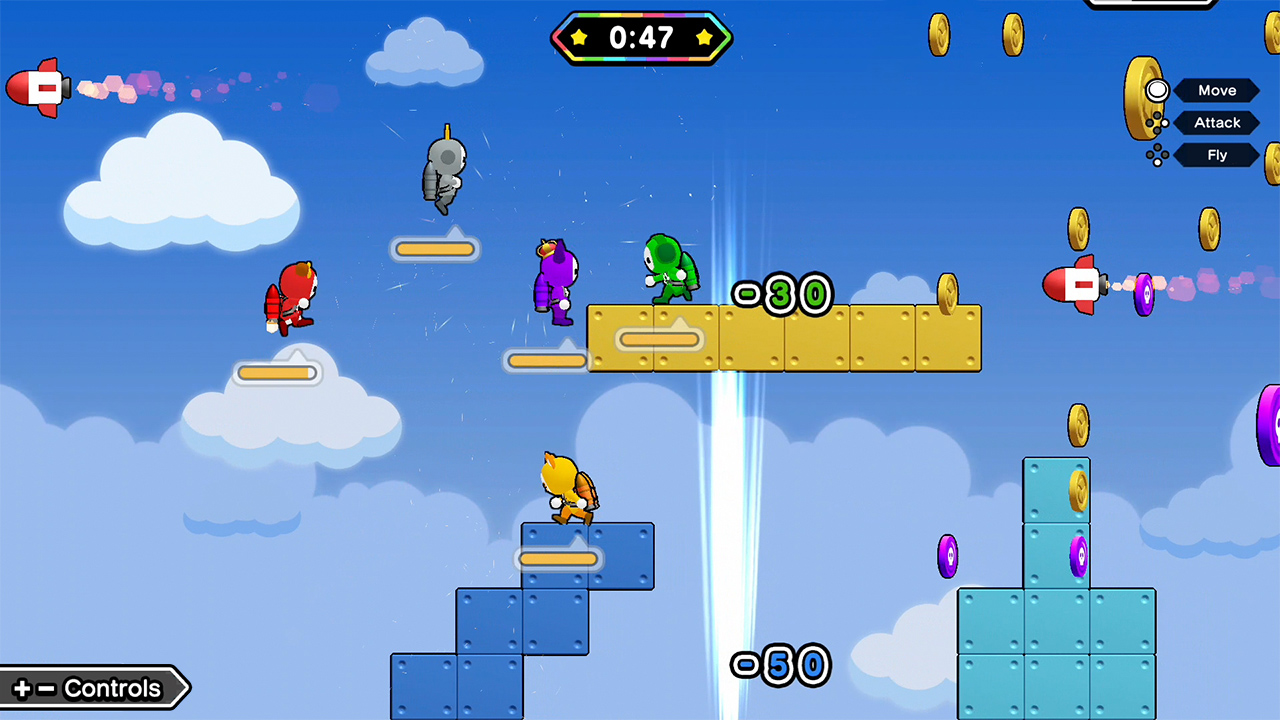Click the -30 score popup
Image resolution: width=1280 pixels, height=720 pixels.
tap(782, 293)
